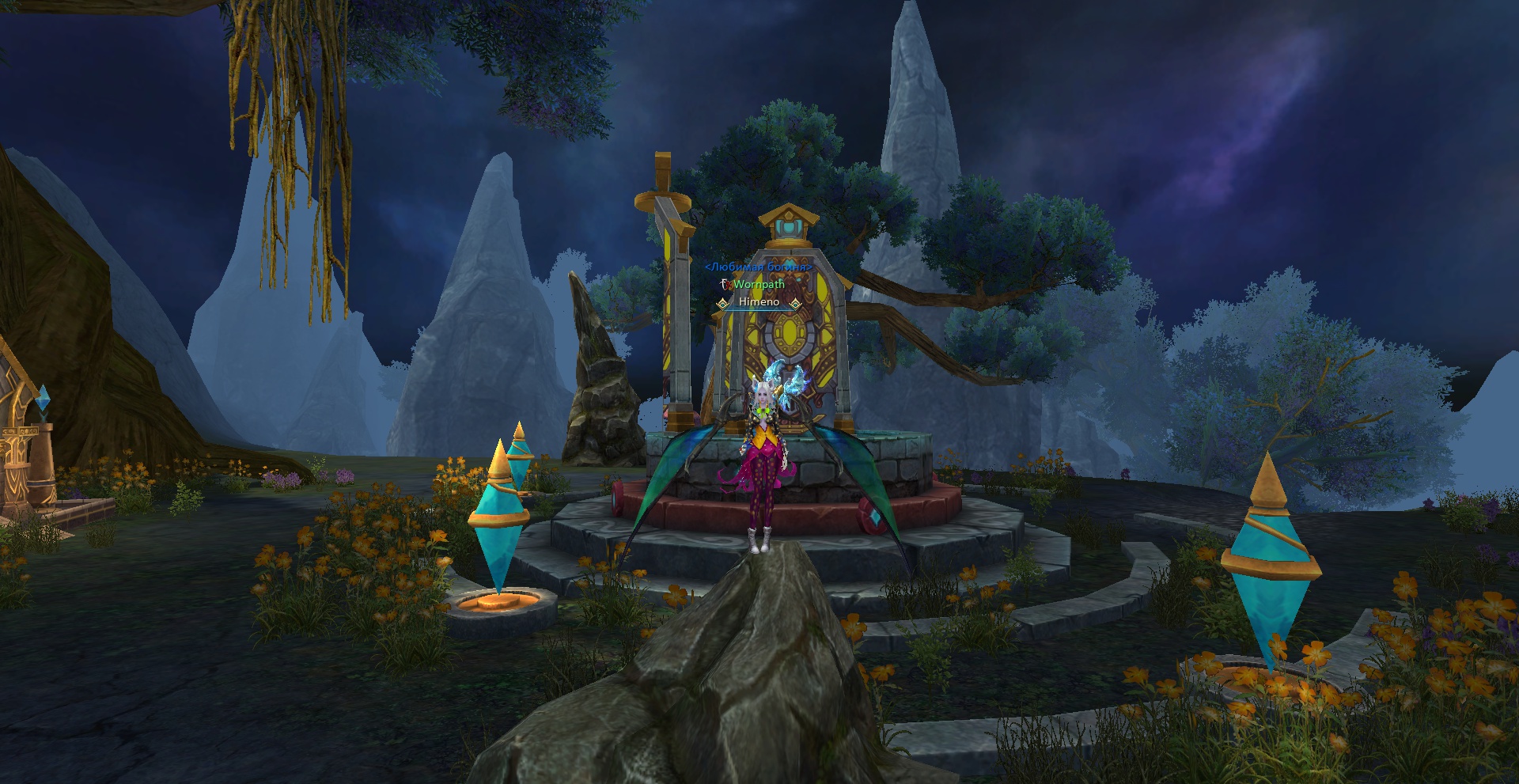Select the Himeno player nameplate
The height and width of the screenshot is (784, 1519).
point(759,302)
